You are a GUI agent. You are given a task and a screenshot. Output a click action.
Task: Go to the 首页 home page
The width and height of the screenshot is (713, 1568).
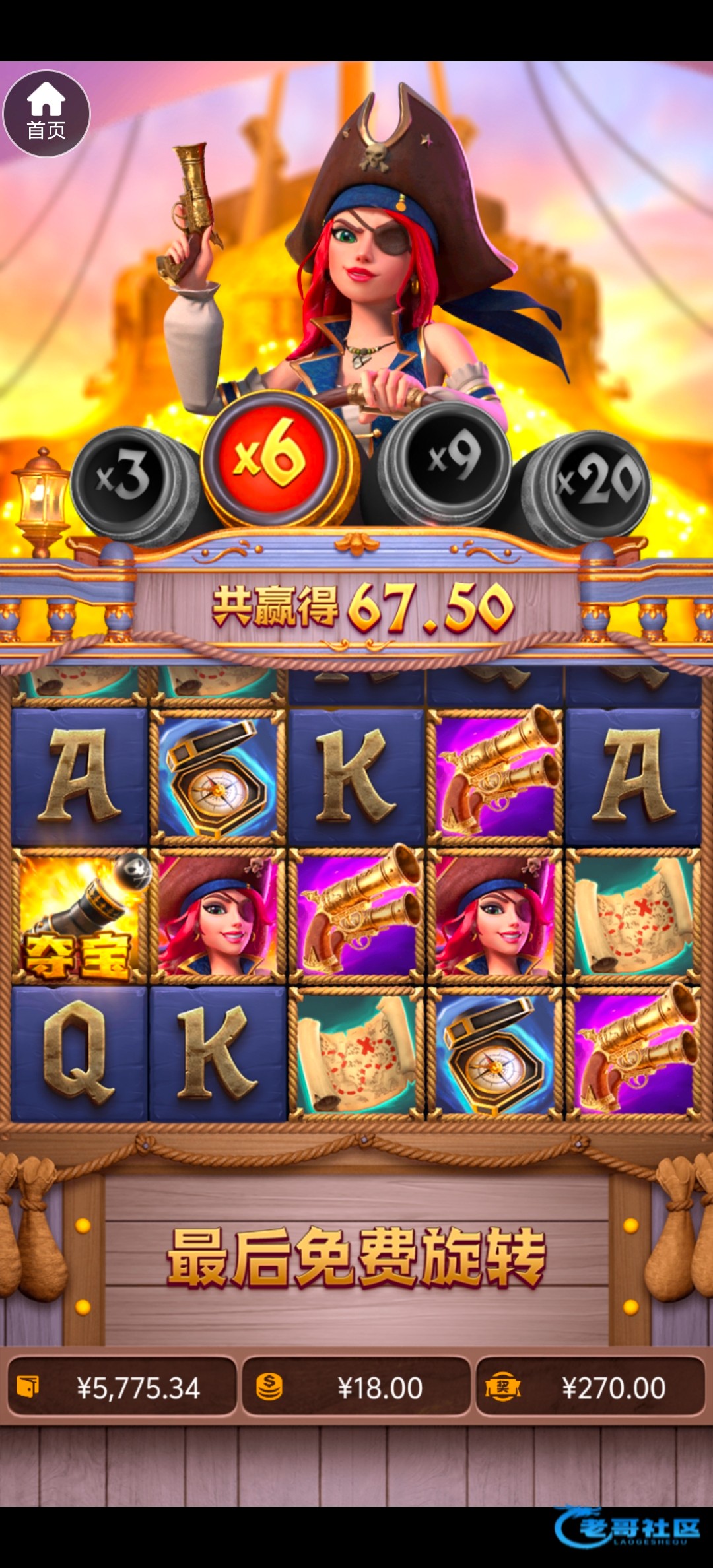46,114
